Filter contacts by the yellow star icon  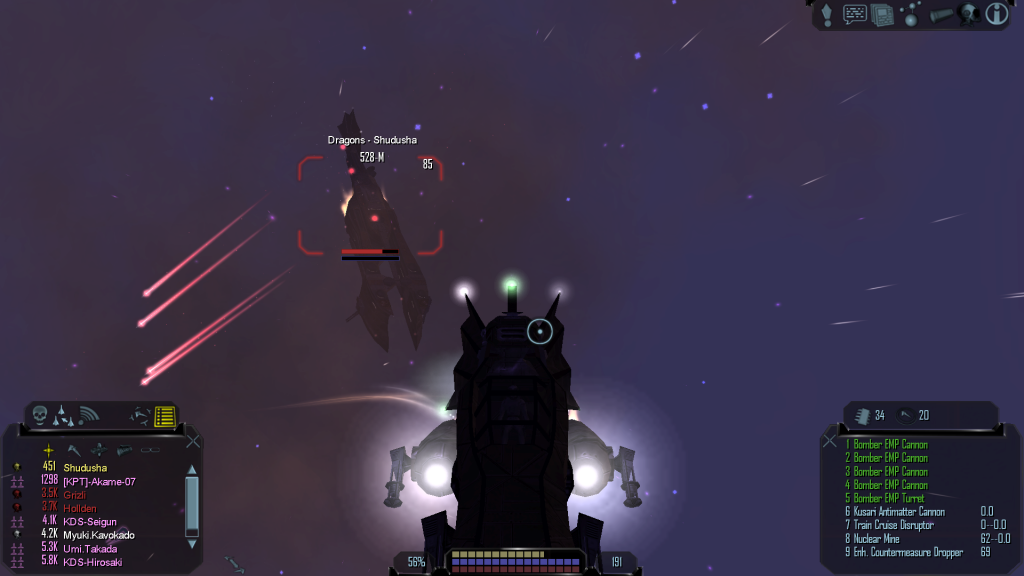click(48, 450)
